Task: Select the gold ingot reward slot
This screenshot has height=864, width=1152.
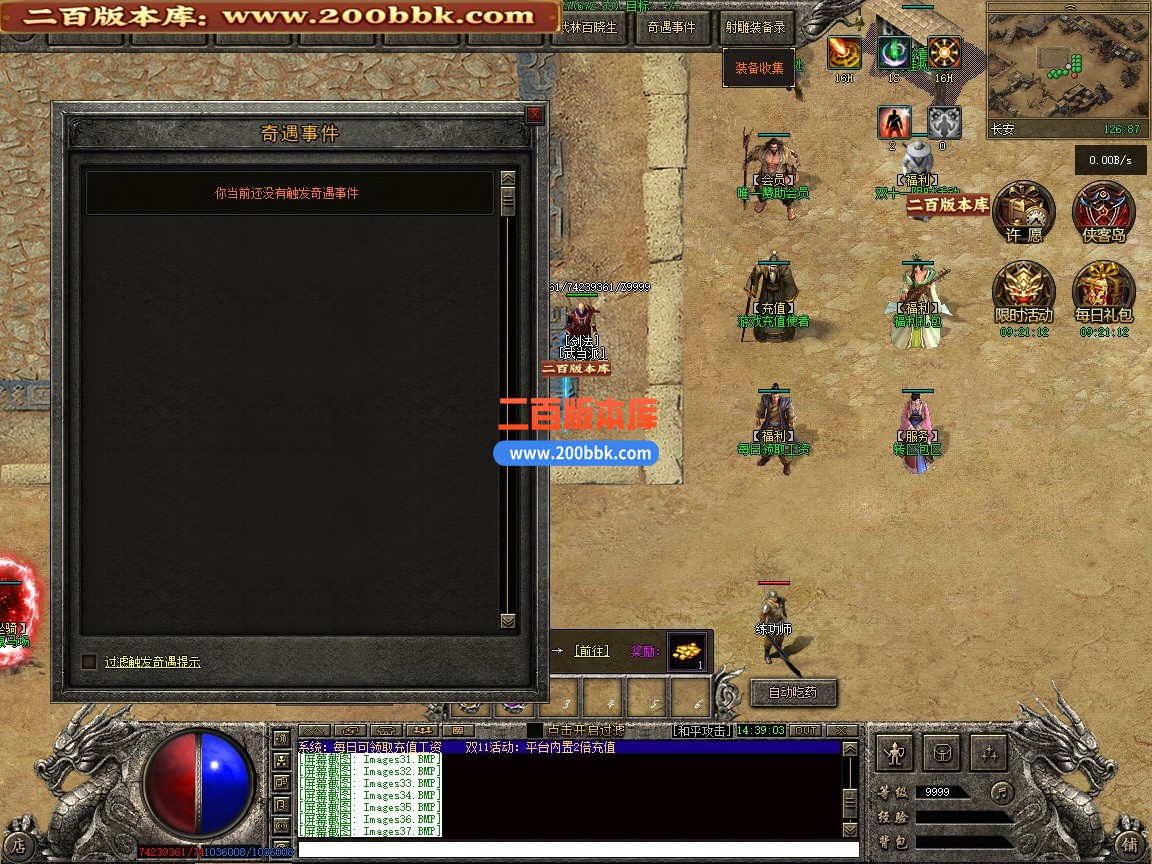Action: point(686,651)
